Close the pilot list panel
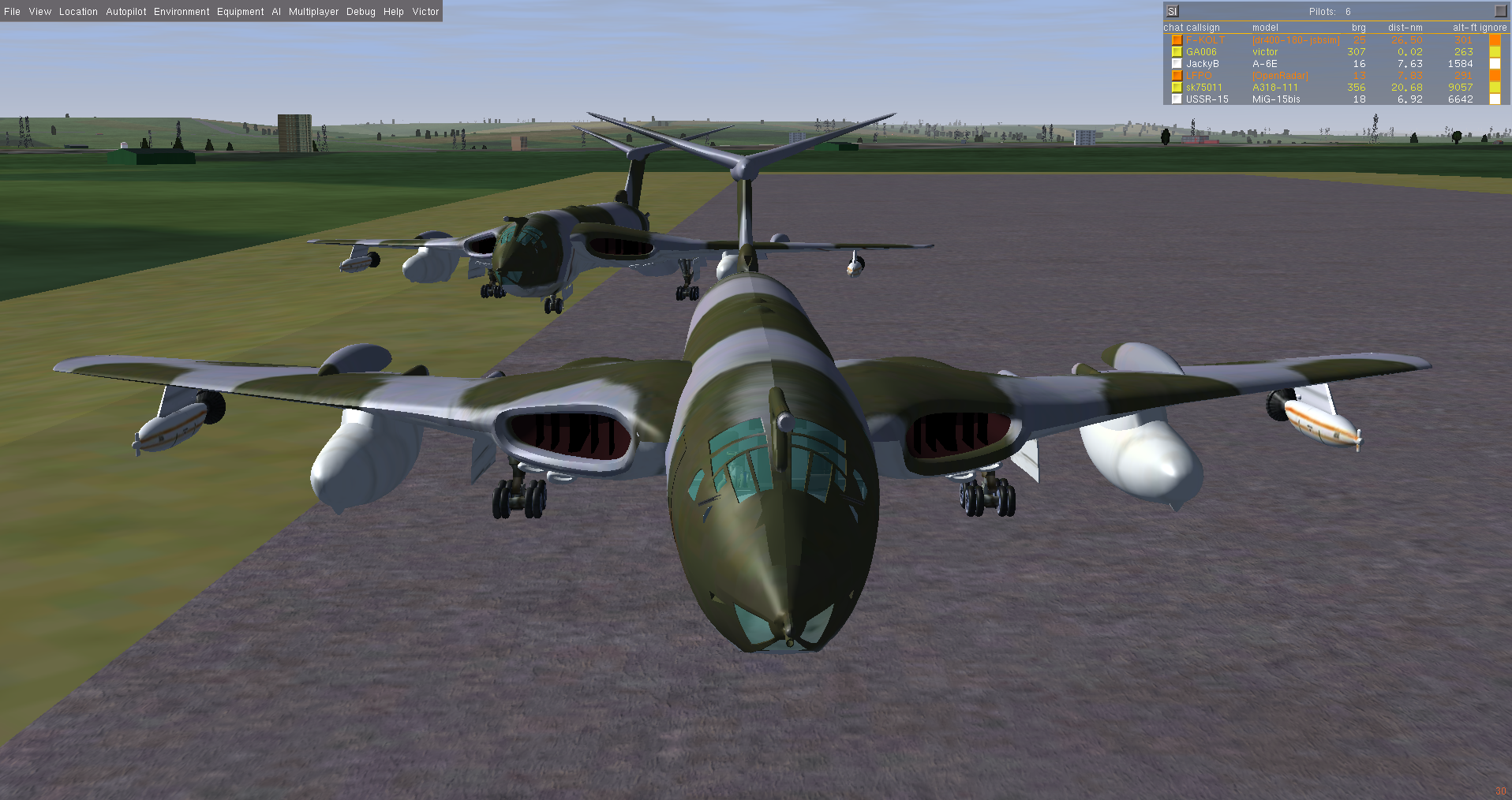Image resolution: width=1512 pixels, height=800 pixels. [x=1500, y=11]
